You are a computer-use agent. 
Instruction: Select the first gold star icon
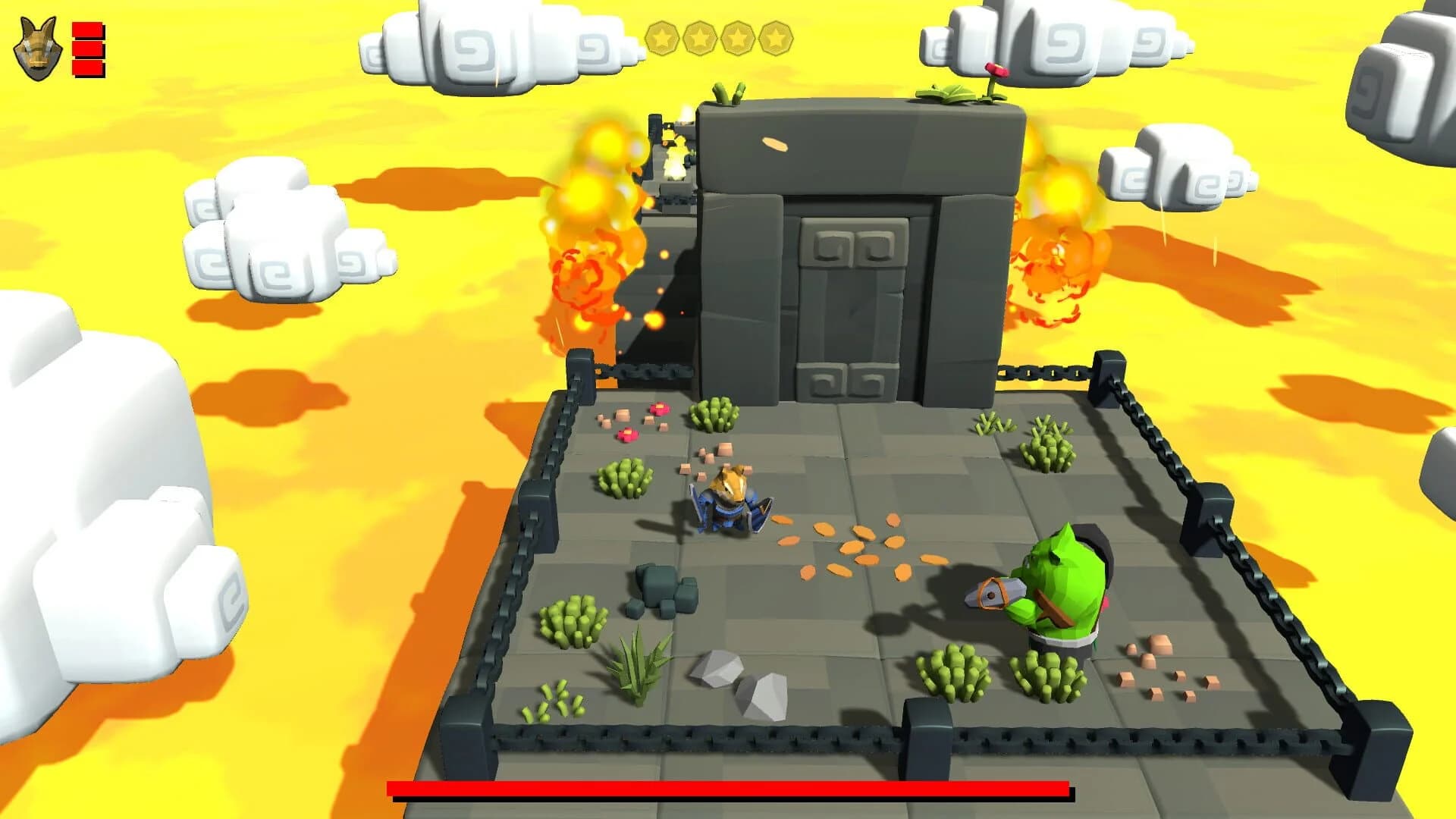coord(663,36)
